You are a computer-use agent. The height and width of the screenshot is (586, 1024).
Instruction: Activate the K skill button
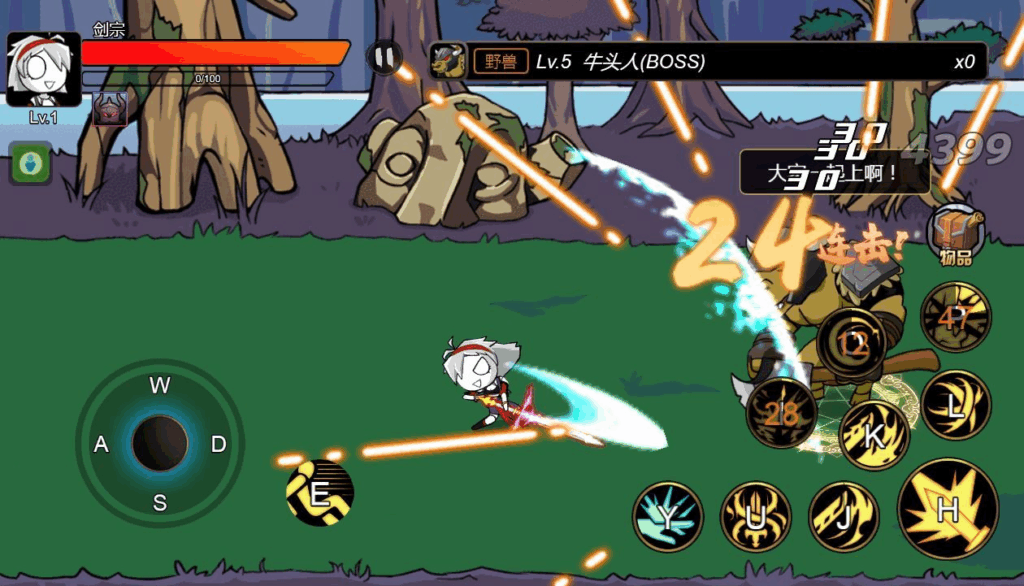pyautogui.click(x=873, y=435)
